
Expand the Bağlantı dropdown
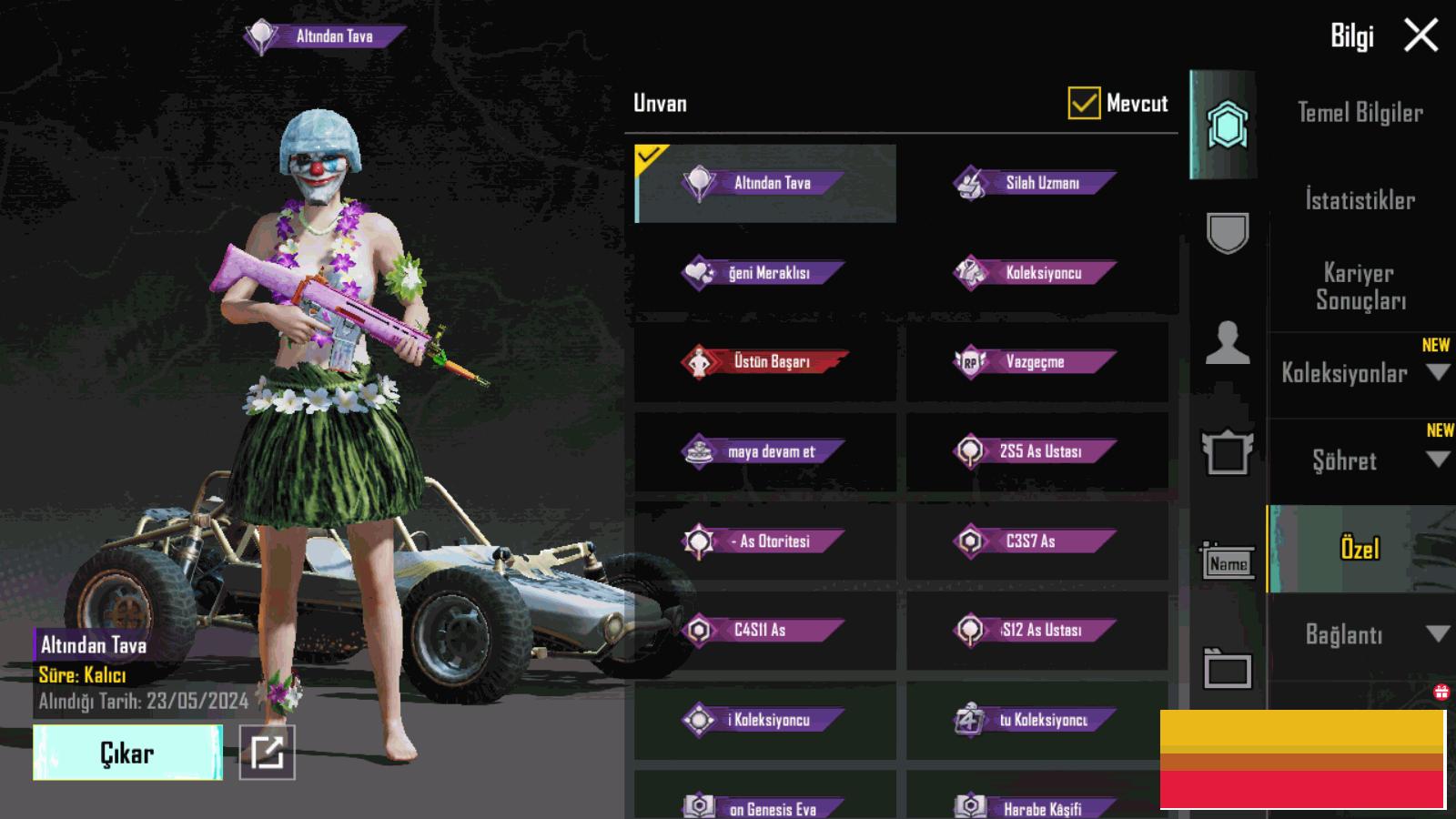pos(1360,634)
